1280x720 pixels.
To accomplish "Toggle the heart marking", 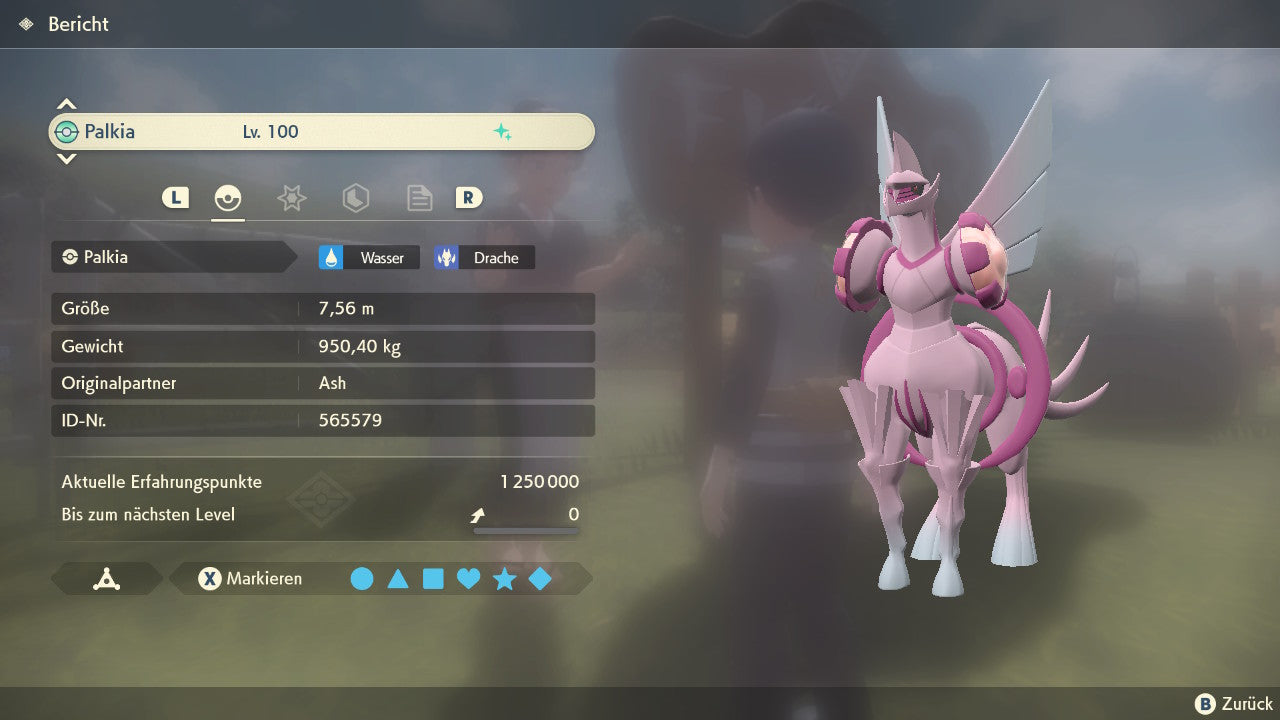I will point(468,579).
